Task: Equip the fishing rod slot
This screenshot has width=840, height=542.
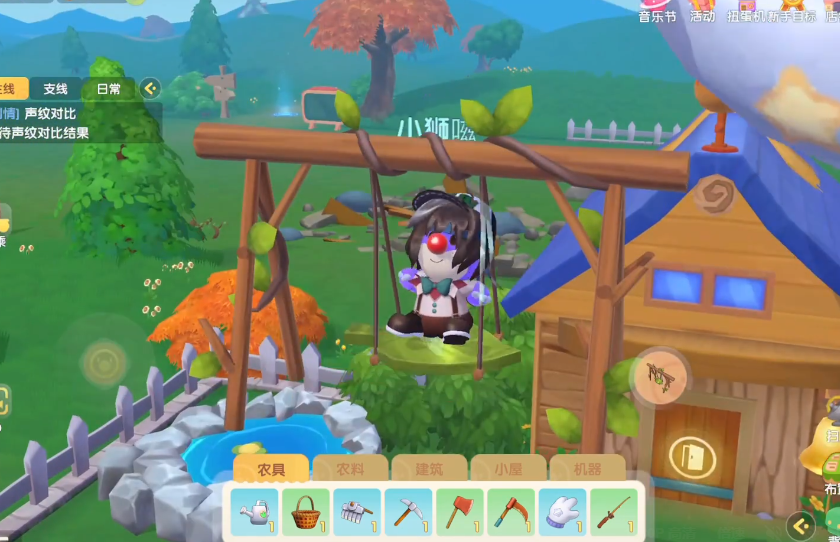Action: click(x=613, y=512)
